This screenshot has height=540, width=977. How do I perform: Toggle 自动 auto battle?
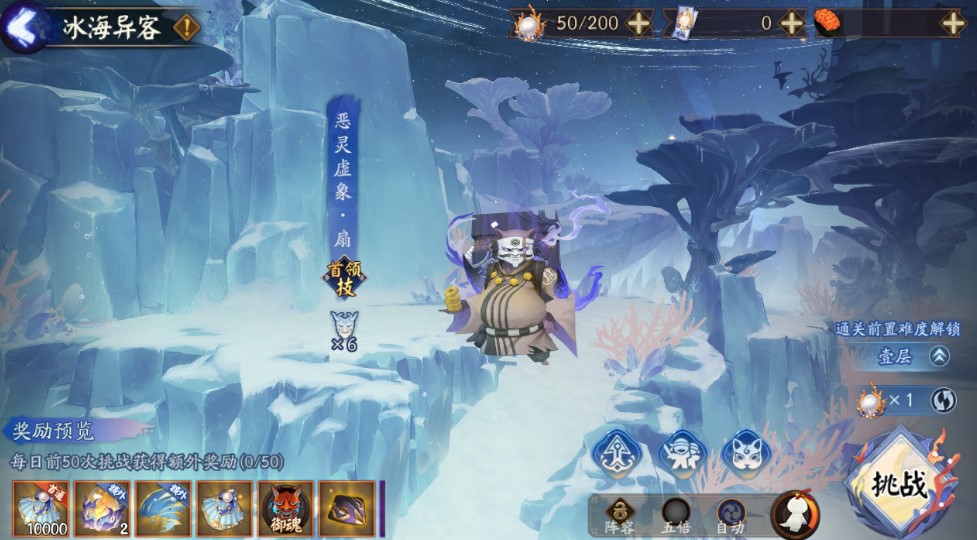(x=732, y=515)
